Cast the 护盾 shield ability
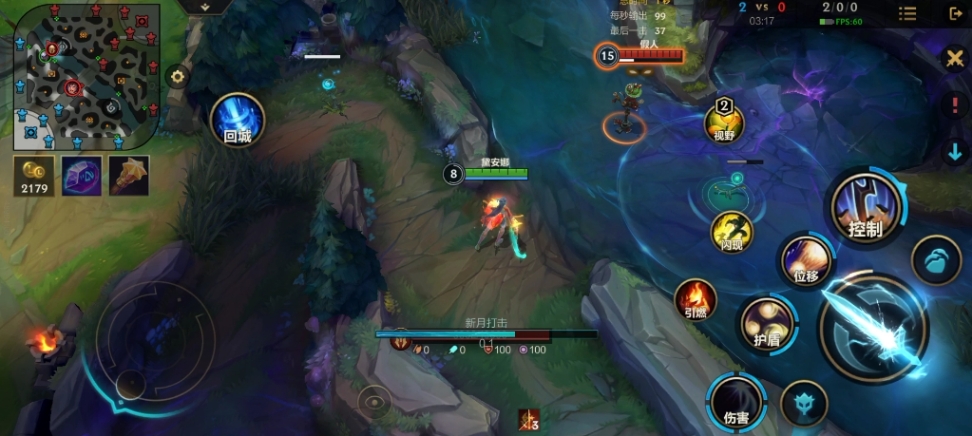972x436 pixels. coord(768,324)
